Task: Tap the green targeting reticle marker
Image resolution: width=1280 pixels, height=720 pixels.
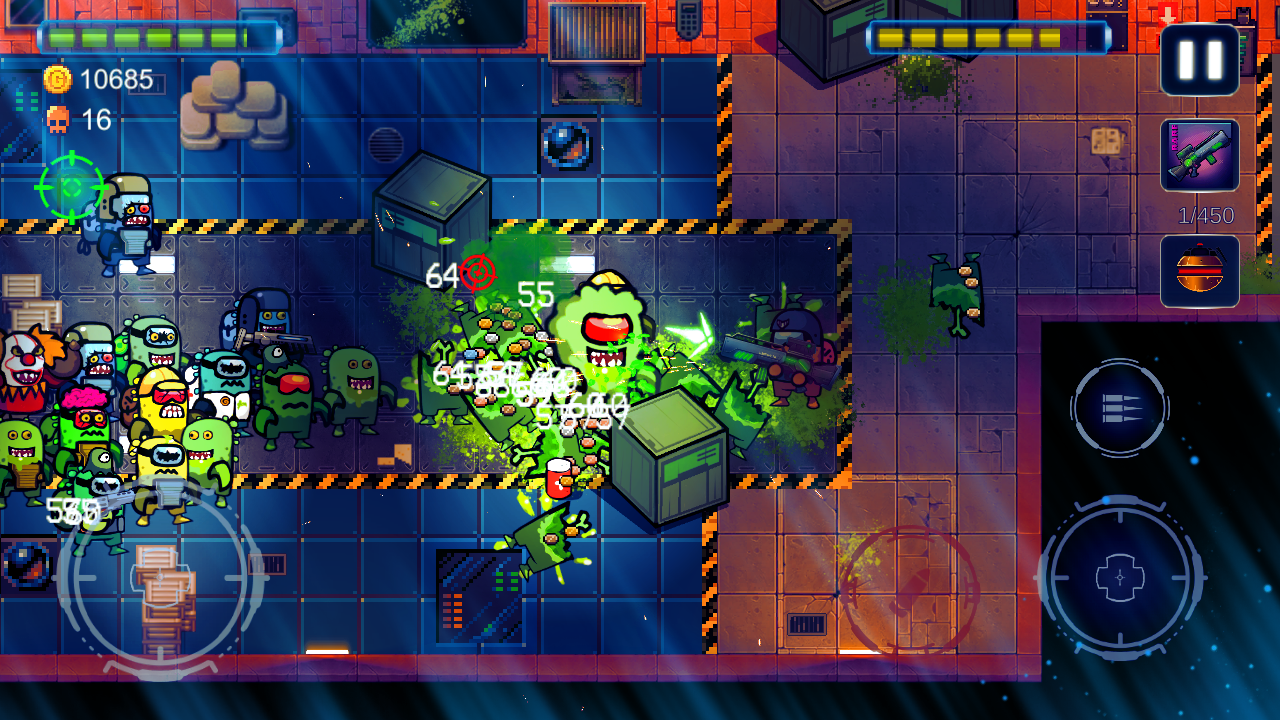Action: (70, 185)
